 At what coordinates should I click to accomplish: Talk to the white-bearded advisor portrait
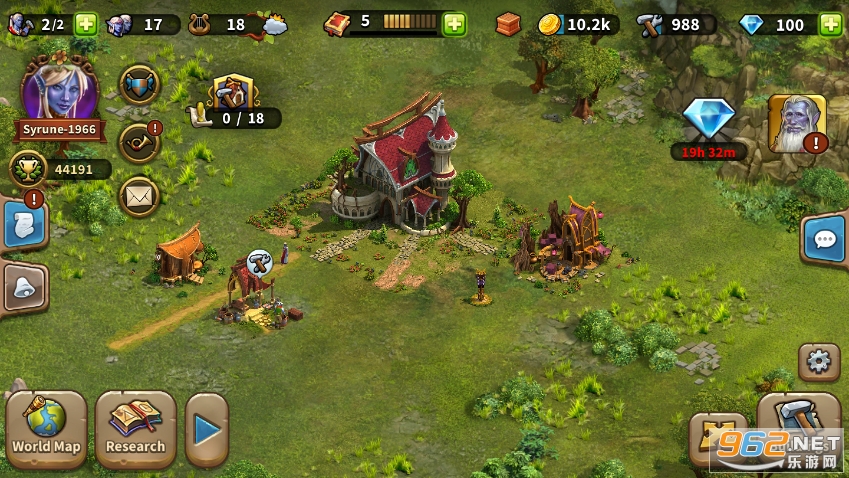[796, 124]
